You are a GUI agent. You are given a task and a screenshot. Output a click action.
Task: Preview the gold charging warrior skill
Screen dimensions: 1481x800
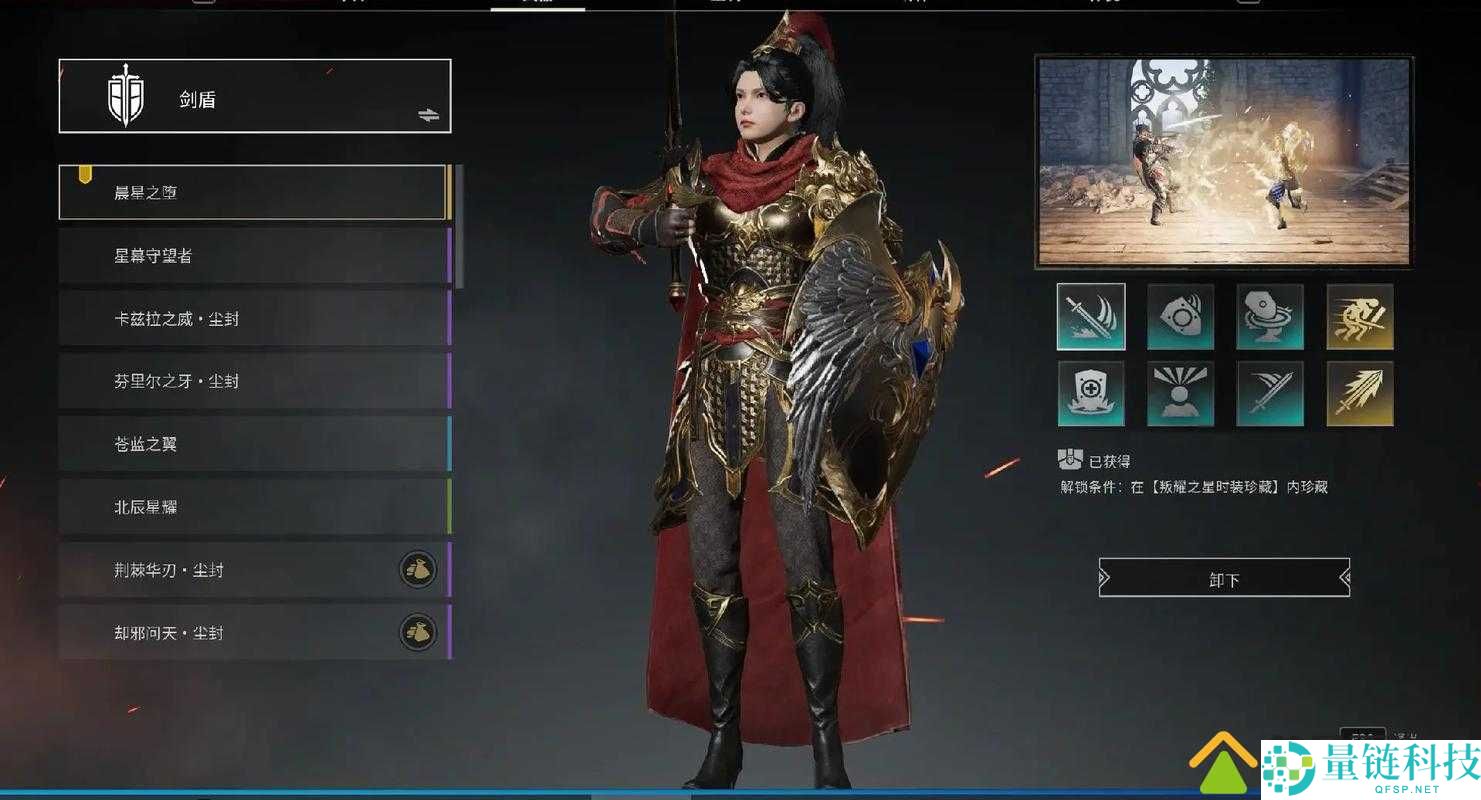click(x=1360, y=317)
